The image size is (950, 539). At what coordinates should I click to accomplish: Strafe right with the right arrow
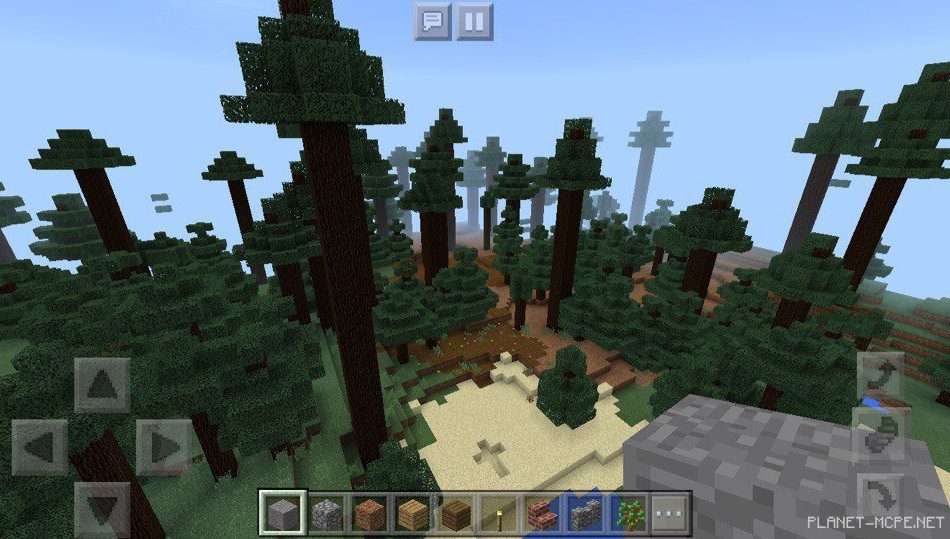coord(164,447)
